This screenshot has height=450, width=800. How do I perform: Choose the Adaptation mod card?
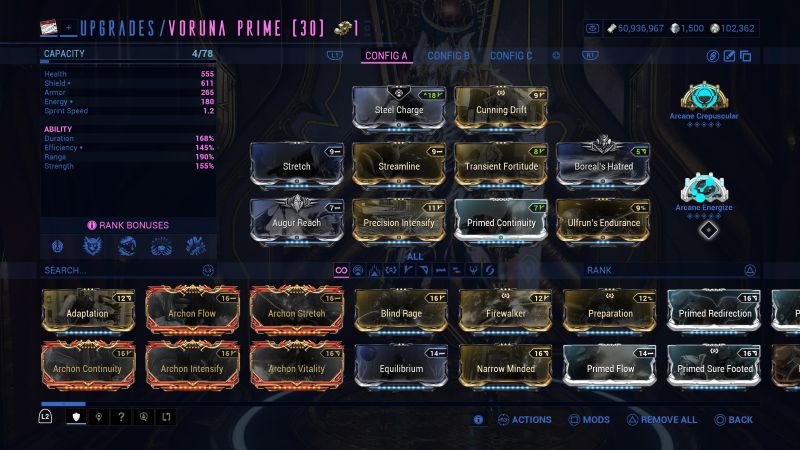coord(88,312)
